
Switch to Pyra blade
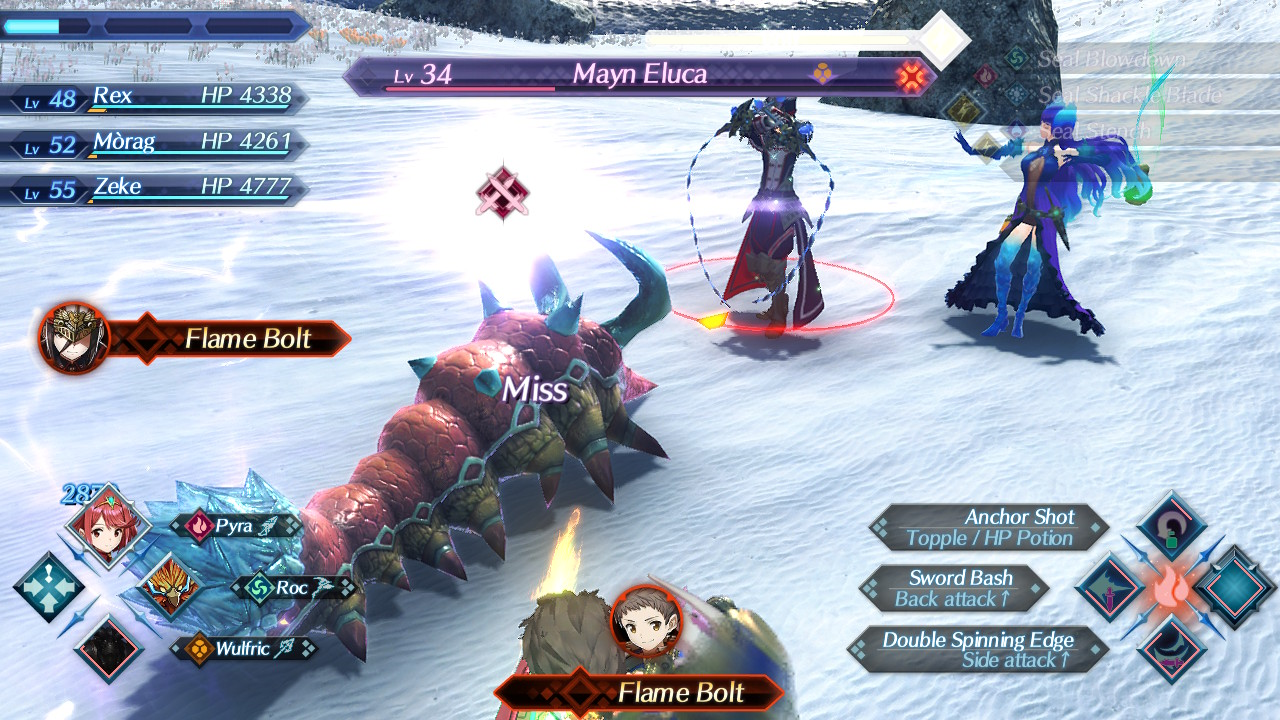coord(235,526)
